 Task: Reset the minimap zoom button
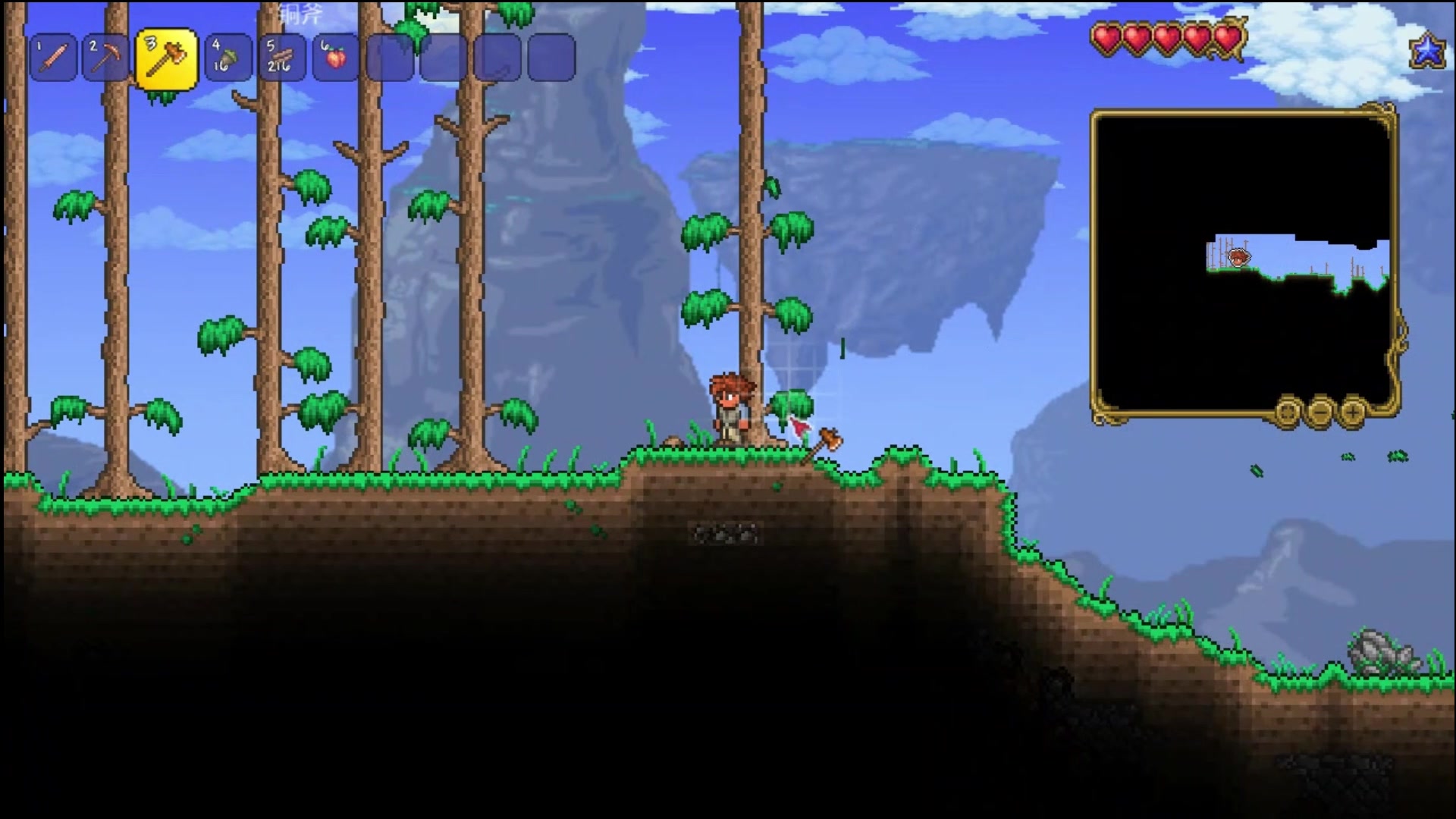tap(1288, 413)
